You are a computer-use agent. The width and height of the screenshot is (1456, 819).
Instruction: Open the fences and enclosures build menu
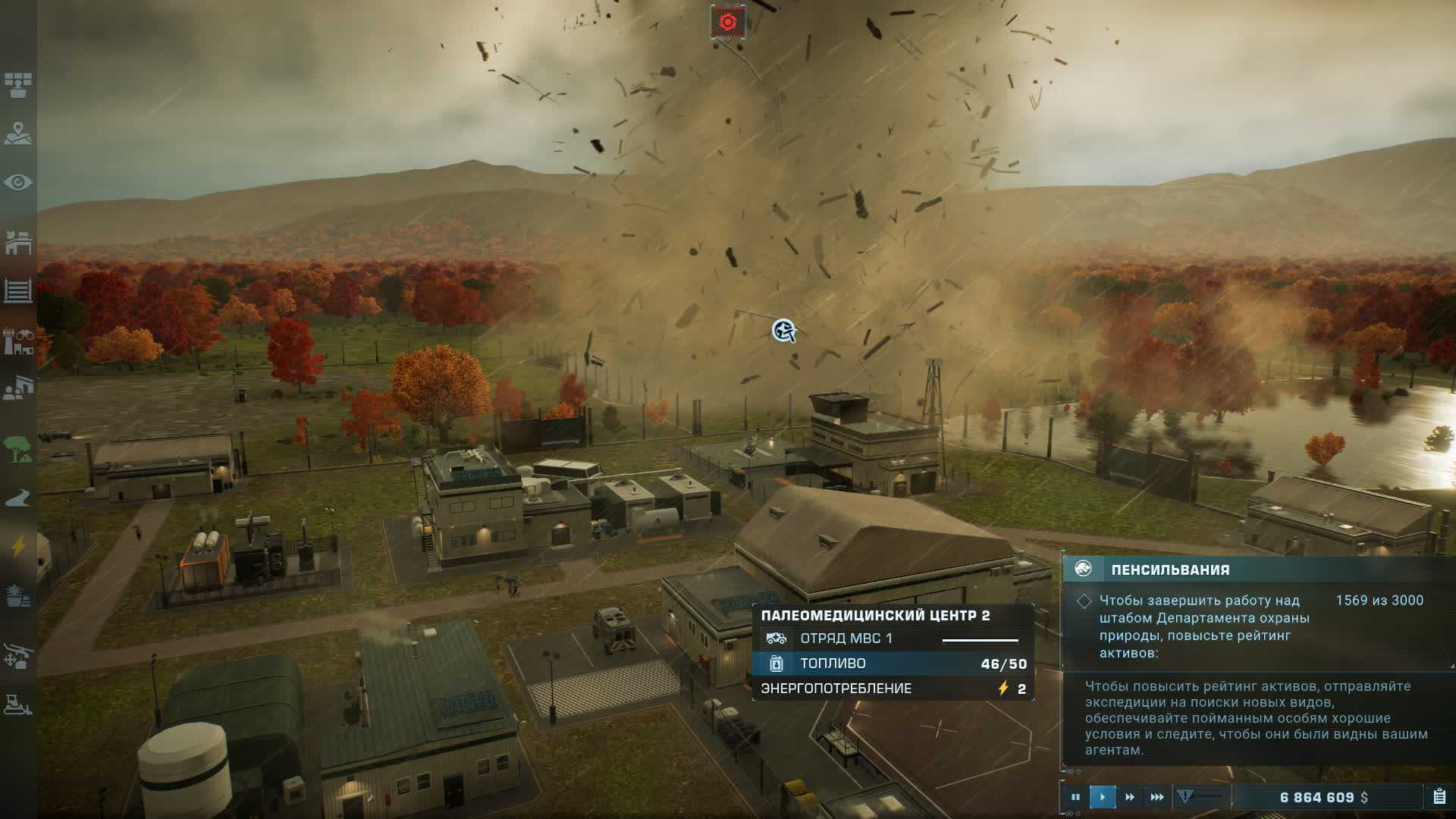18,290
